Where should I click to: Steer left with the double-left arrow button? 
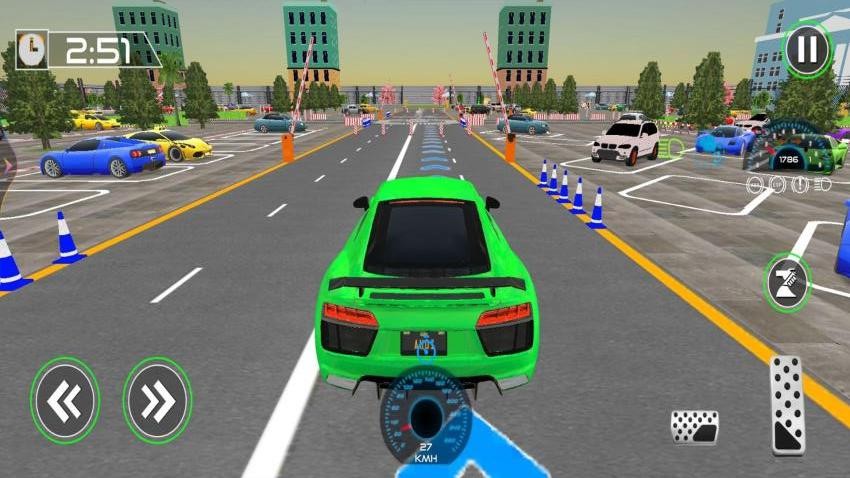pos(65,401)
